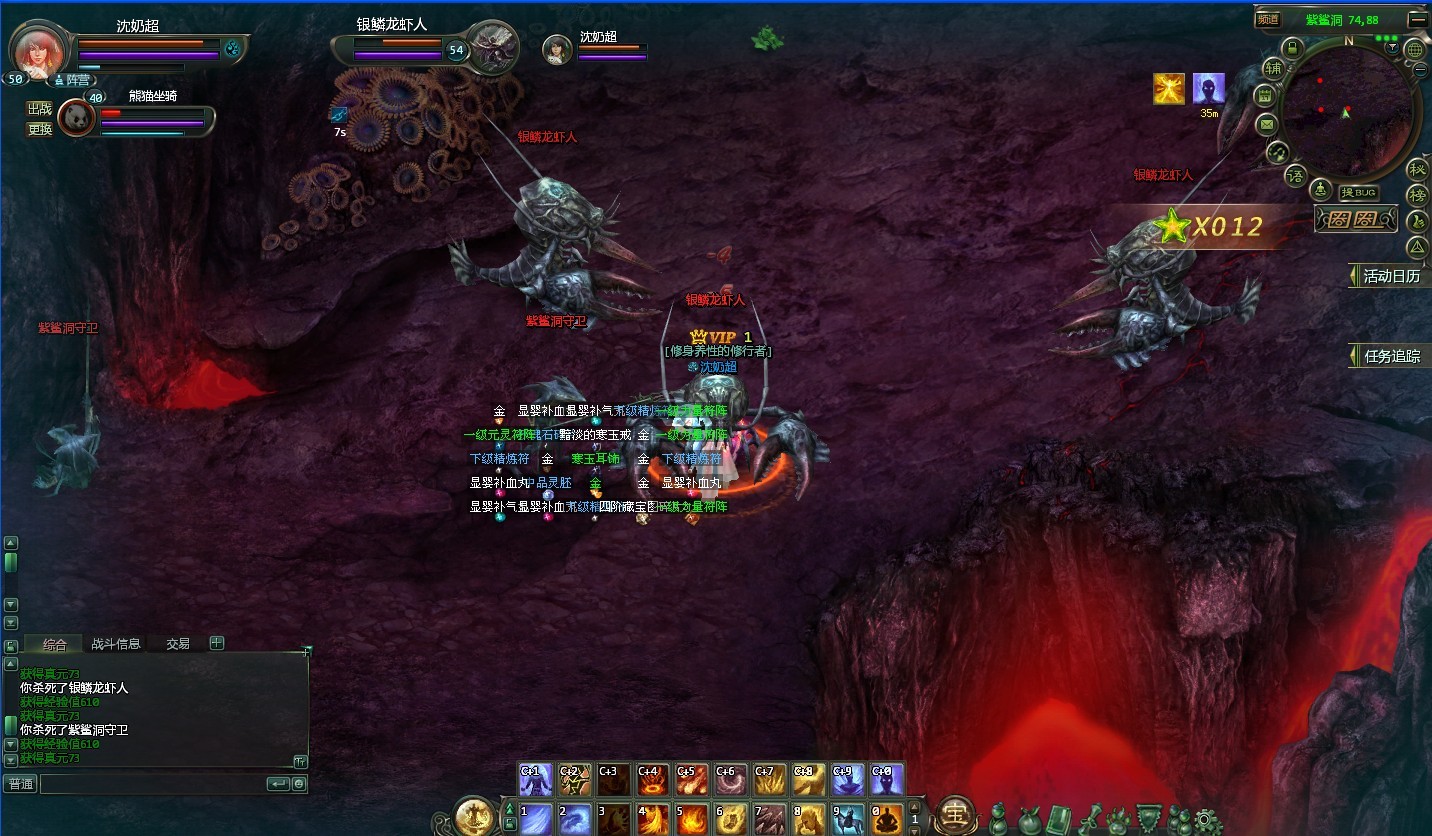Open the mail envelope icon by minimap
Screen dimensions: 1432x836
pyautogui.click(x=1267, y=125)
